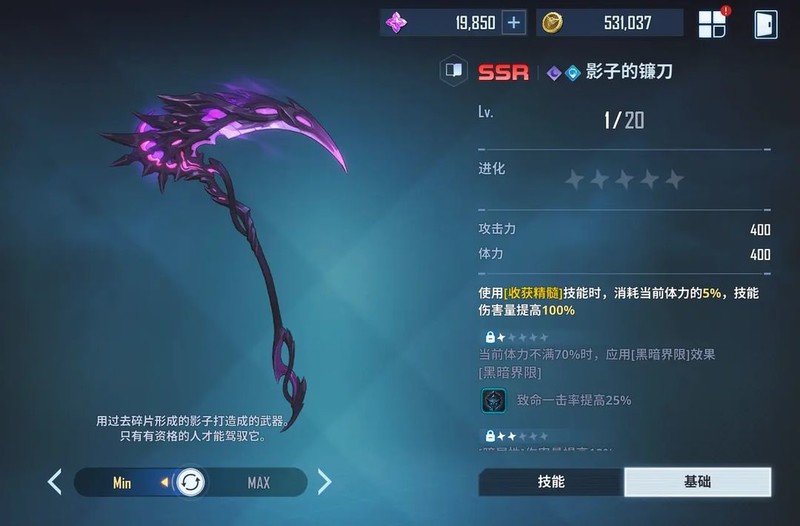Select the 黑暗界限 skill icon
Image resolution: width=800 pixels, height=526 pixels.
(x=493, y=400)
